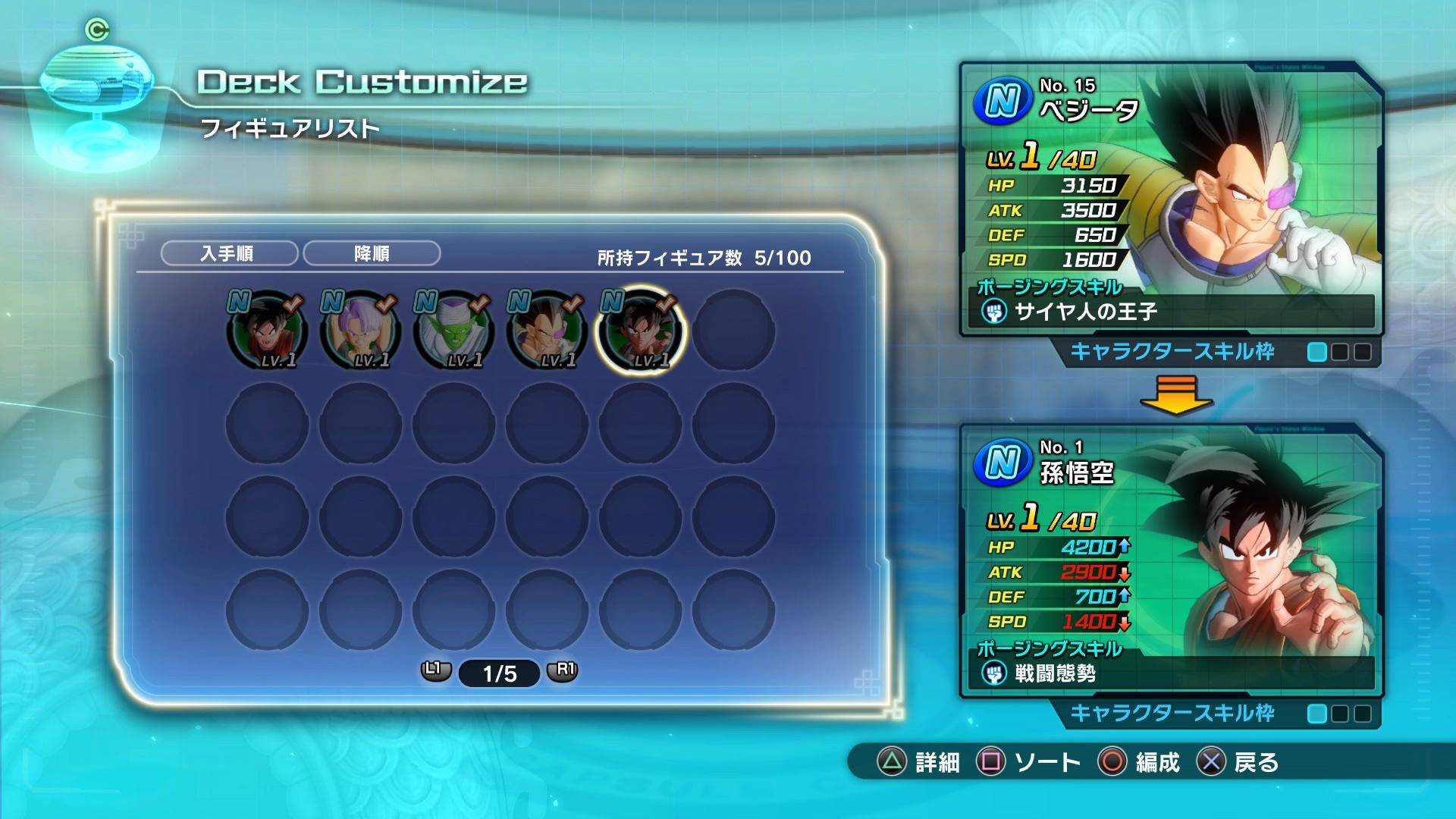The image size is (1456, 819).
Task: Select the purple-haired Trunks figure
Action: click(360, 331)
